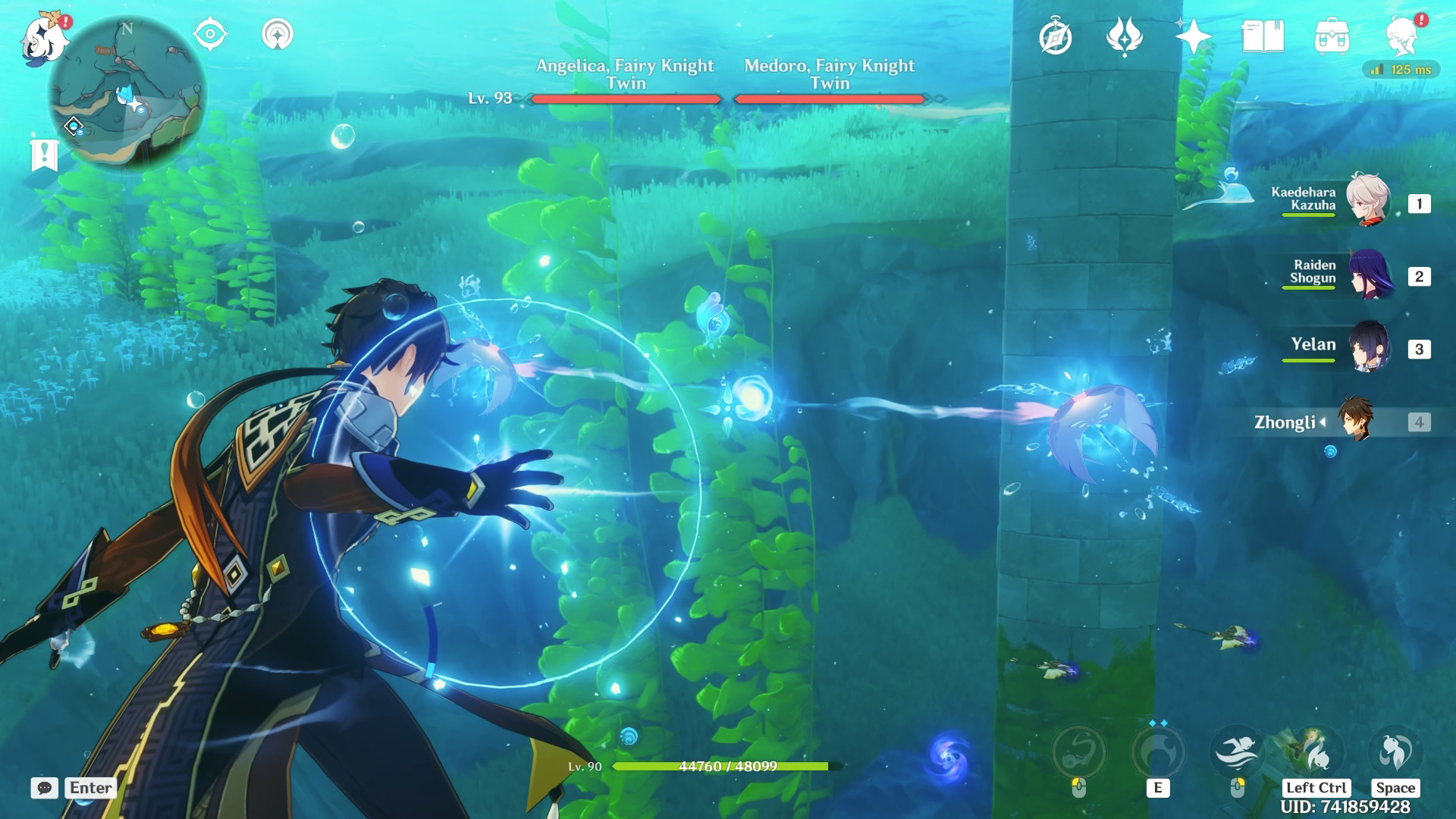The width and height of the screenshot is (1456, 819).
Task: Open the compass adventure icon
Action: click(x=1056, y=37)
